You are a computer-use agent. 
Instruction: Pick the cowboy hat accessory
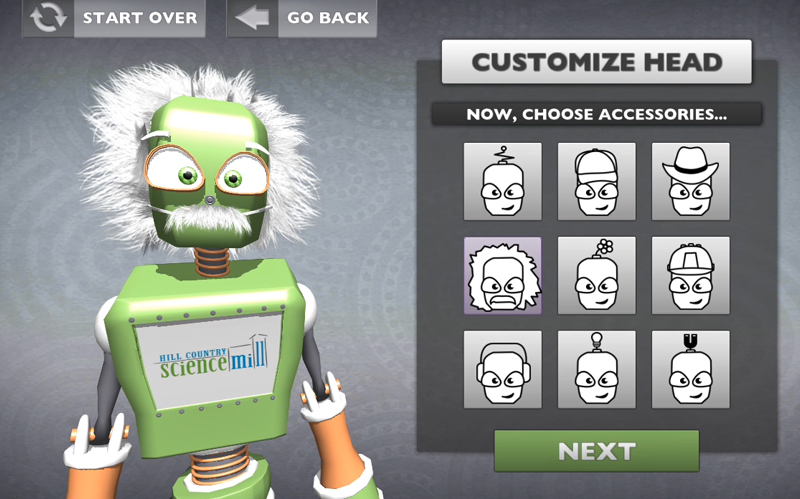point(691,181)
